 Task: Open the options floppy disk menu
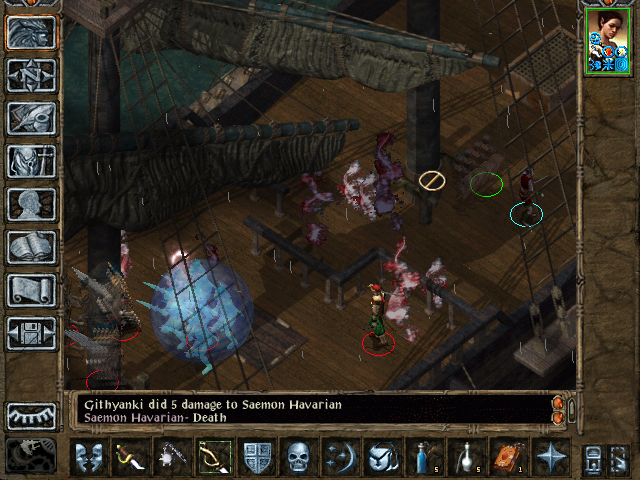pyautogui.click(x=32, y=333)
